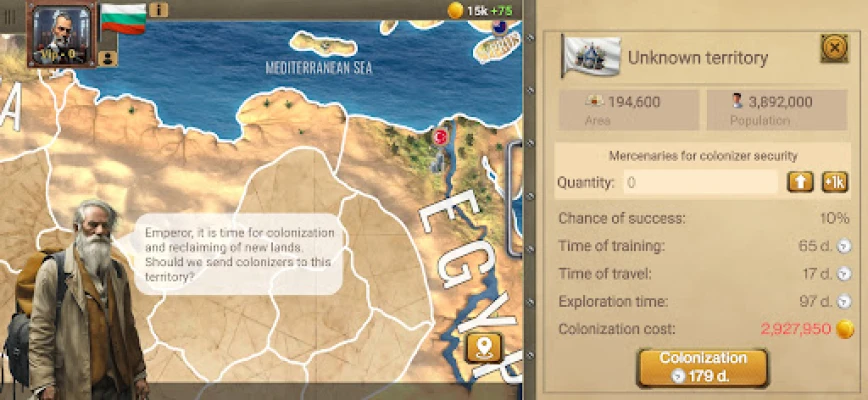Screen dimensions: 868x400
Task: Tap the advisor's colonization speech bubble
Action: coord(239,252)
